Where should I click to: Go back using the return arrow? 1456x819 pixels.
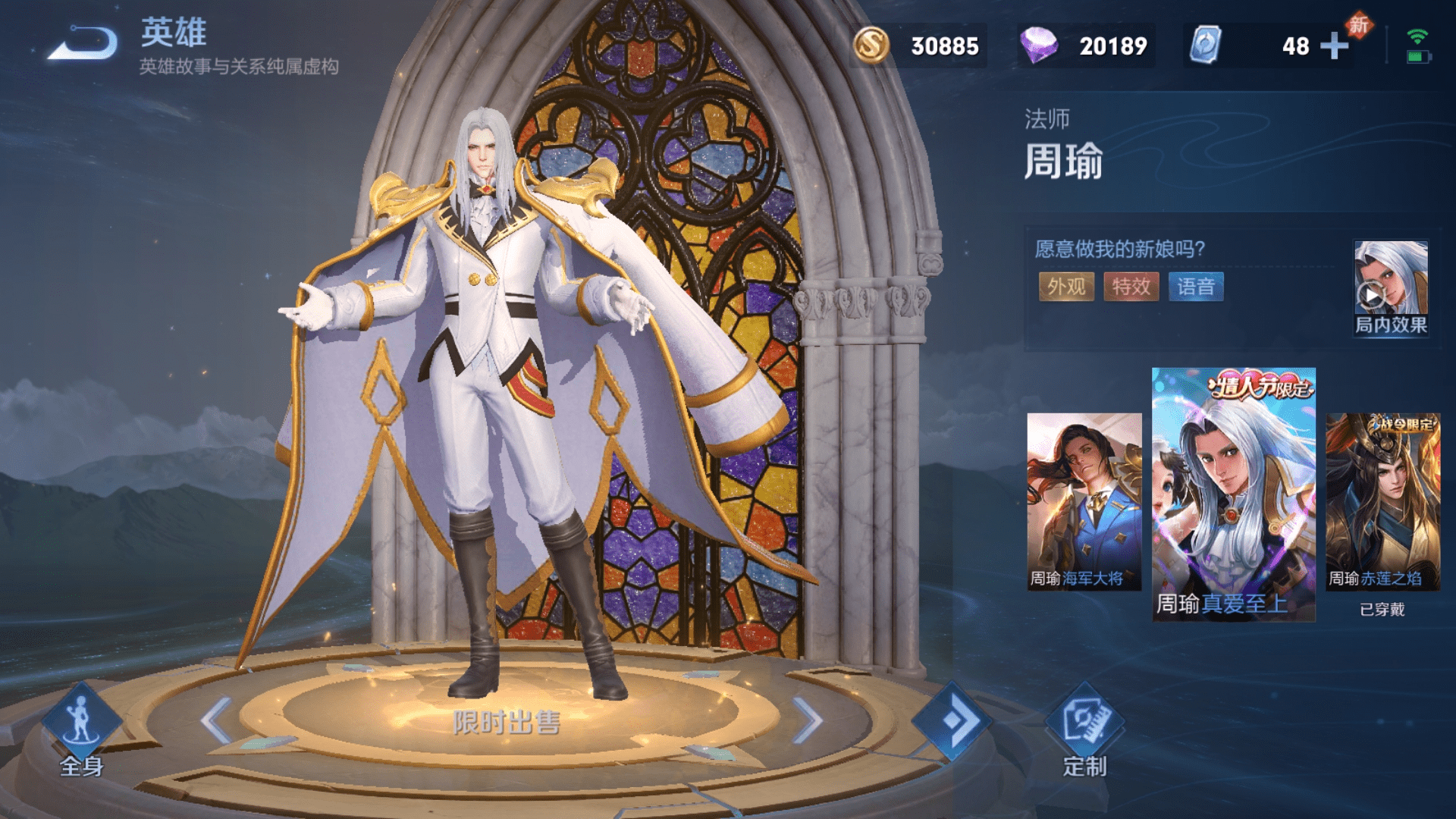tap(84, 43)
